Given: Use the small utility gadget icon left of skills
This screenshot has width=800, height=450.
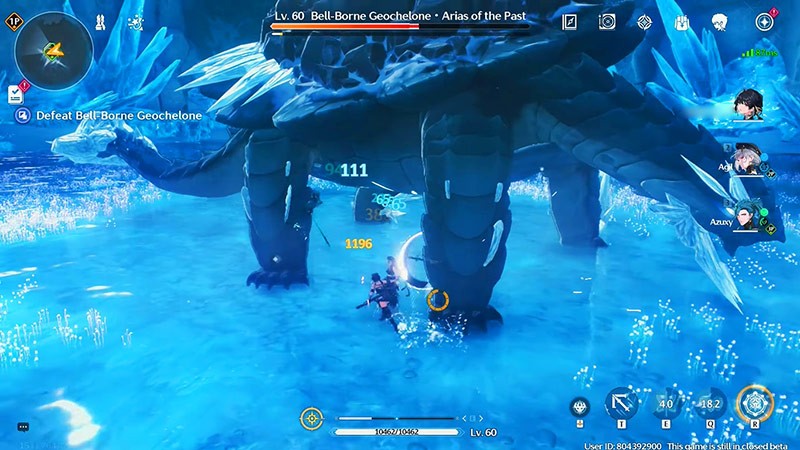Looking at the screenshot, I should [580, 405].
